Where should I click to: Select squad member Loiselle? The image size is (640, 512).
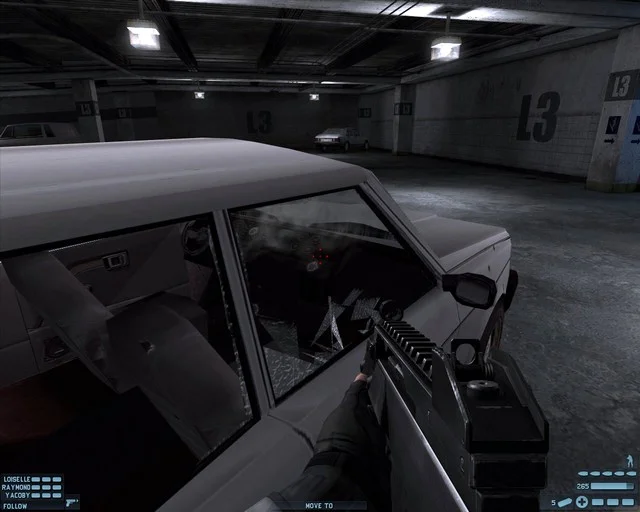click(18, 479)
